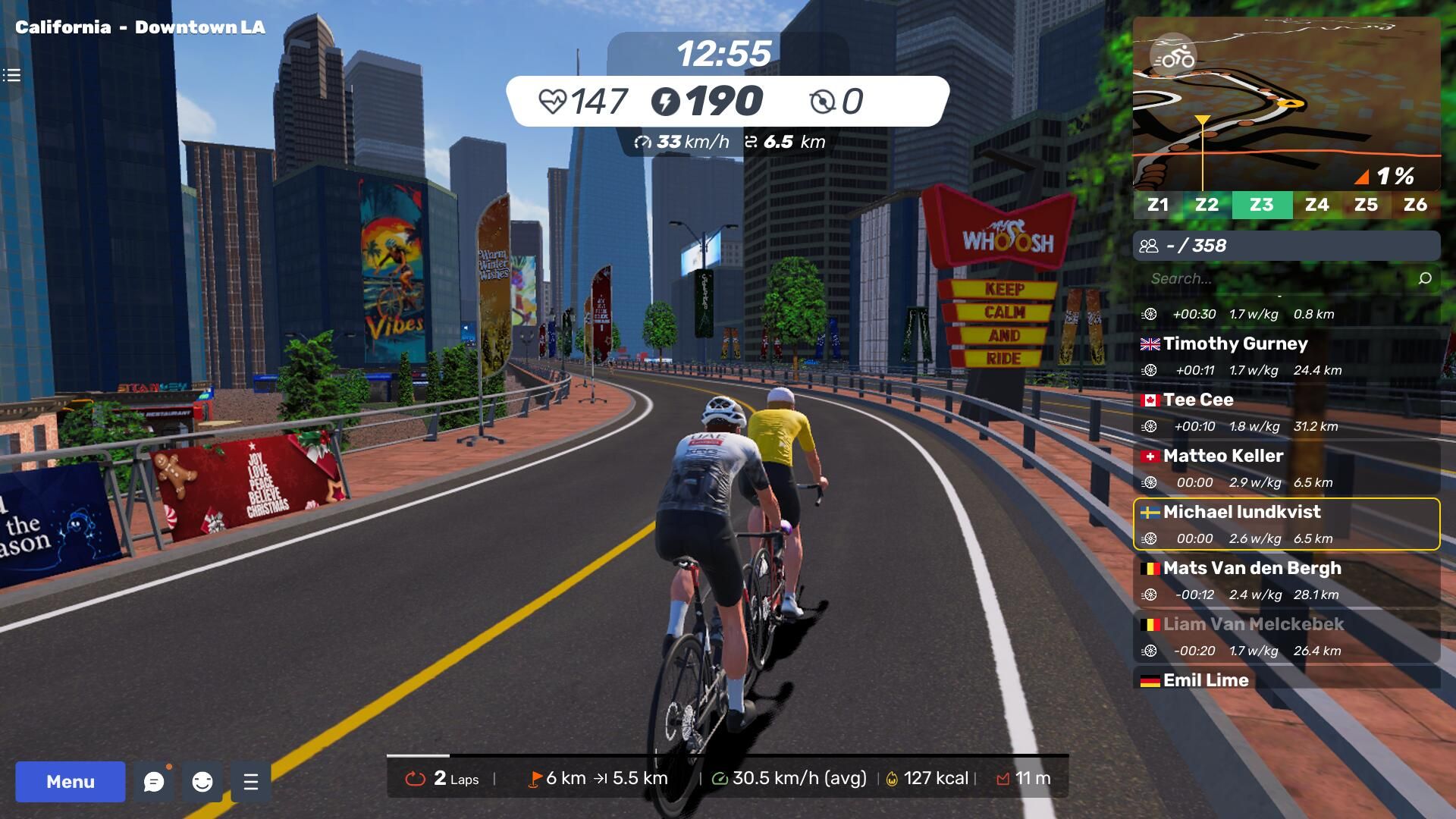Click the search magnifier icon
The width and height of the screenshot is (1456, 819).
[x=1425, y=278]
